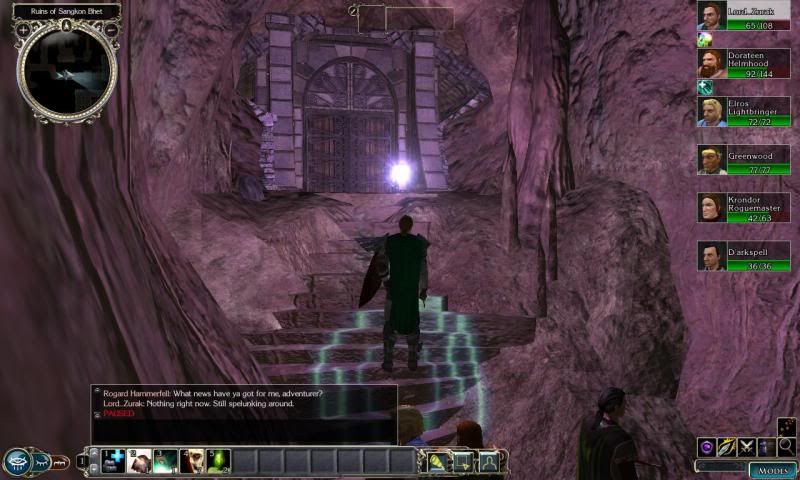Select Lord Zurak's party portrait
Viewport: 800px width, 480px height.
(x=712, y=16)
